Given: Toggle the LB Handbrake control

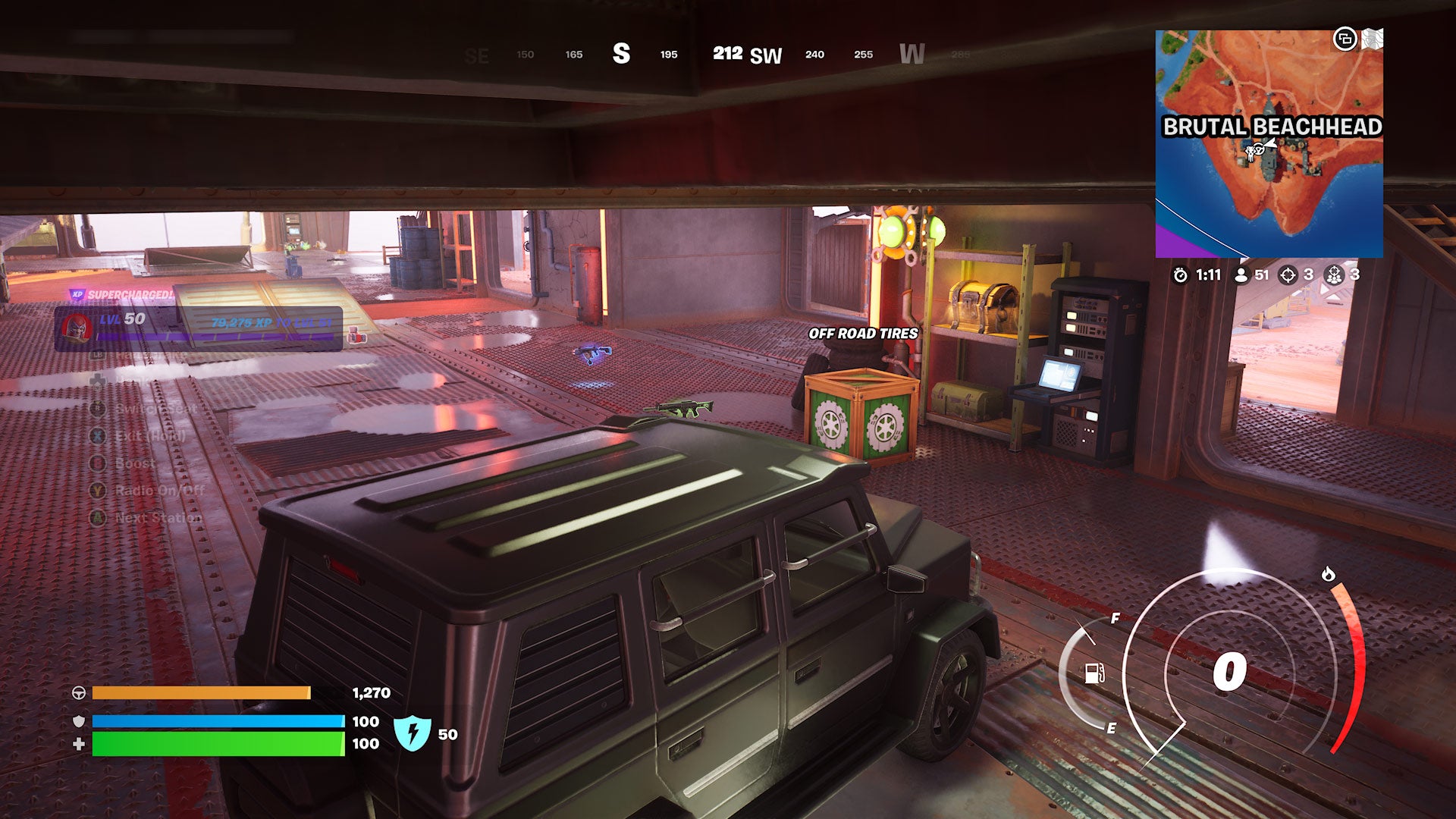Looking at the screenshot, I should 97,356.
